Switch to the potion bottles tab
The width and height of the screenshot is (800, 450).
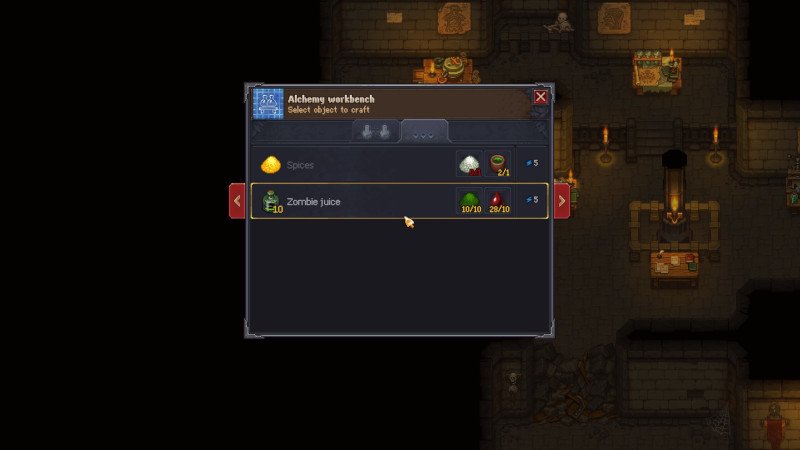tap(375, 132)
